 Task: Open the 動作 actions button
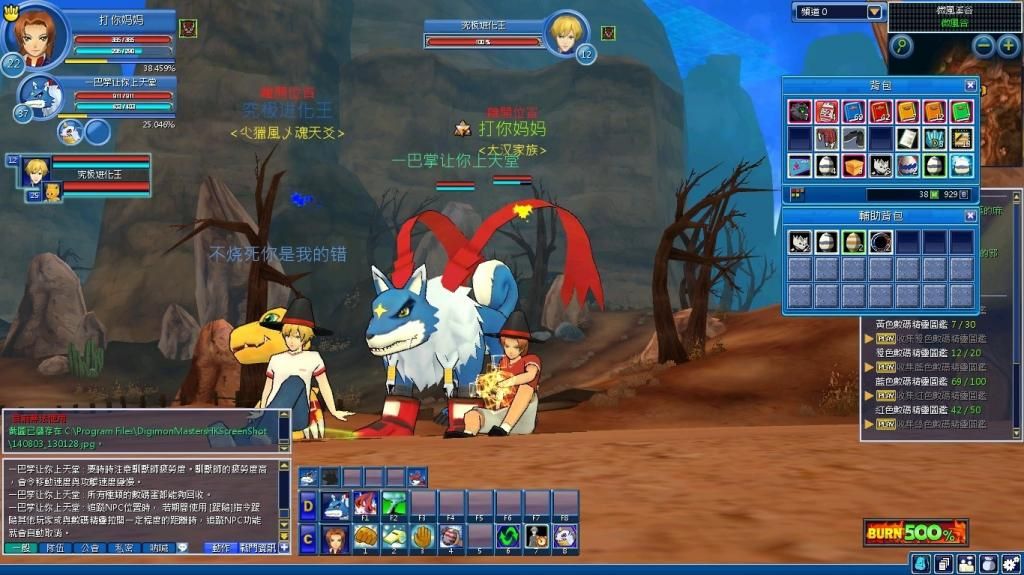click(221, 548)
